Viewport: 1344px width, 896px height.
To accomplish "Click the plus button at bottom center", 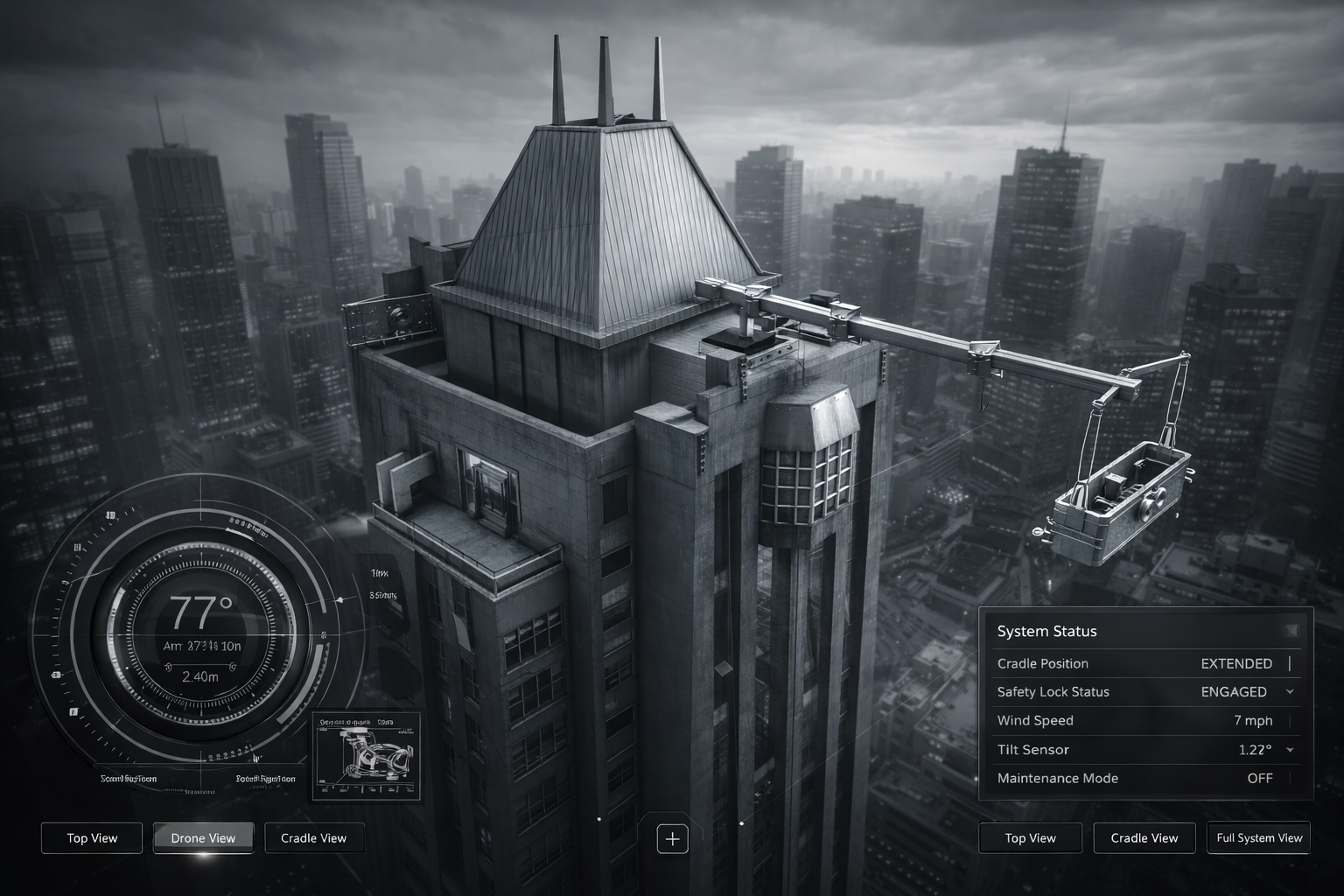I will (672, 839).
